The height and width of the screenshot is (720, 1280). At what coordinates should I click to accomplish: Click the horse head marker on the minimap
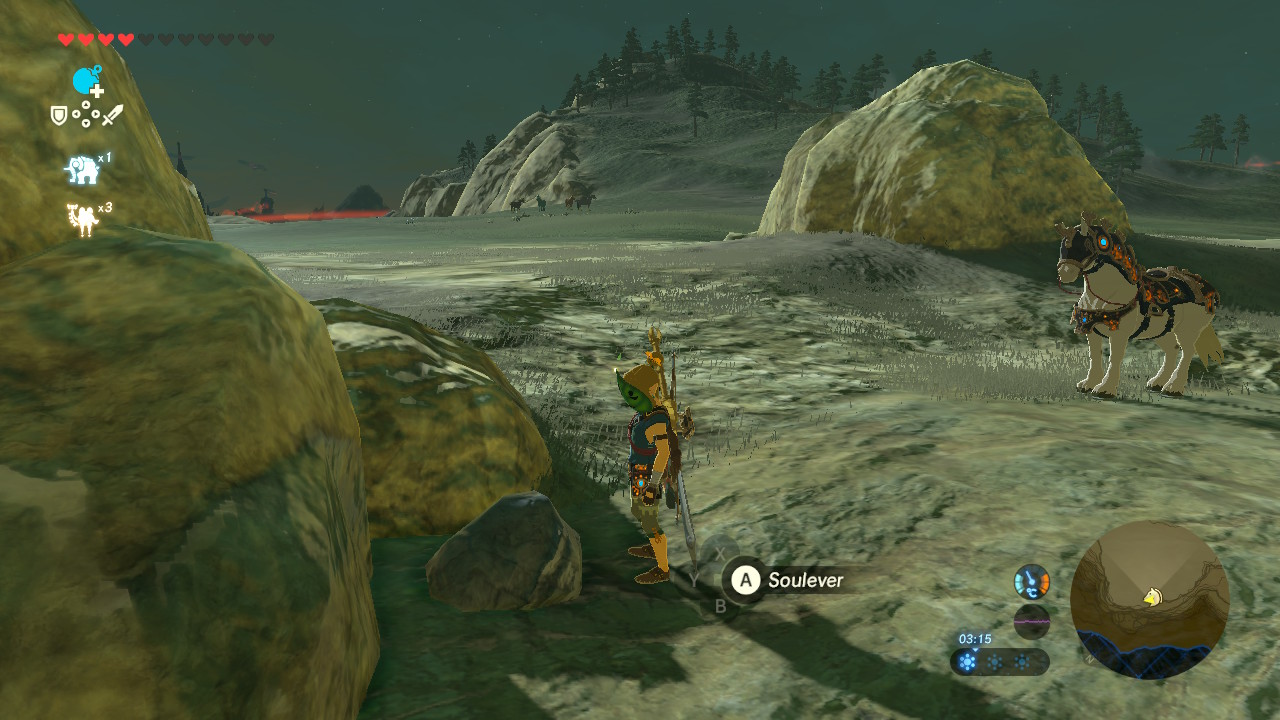coord(1153,597)
